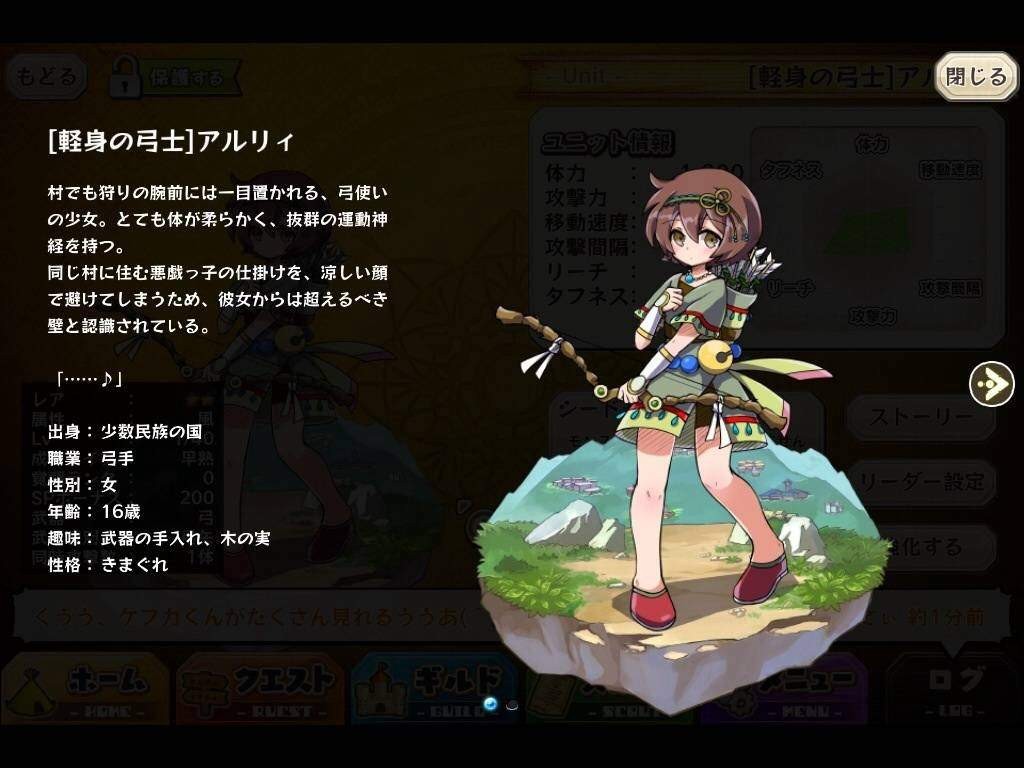Open the ギルド tab
This screenshot has width=1024, height=768.
point(432,687)
